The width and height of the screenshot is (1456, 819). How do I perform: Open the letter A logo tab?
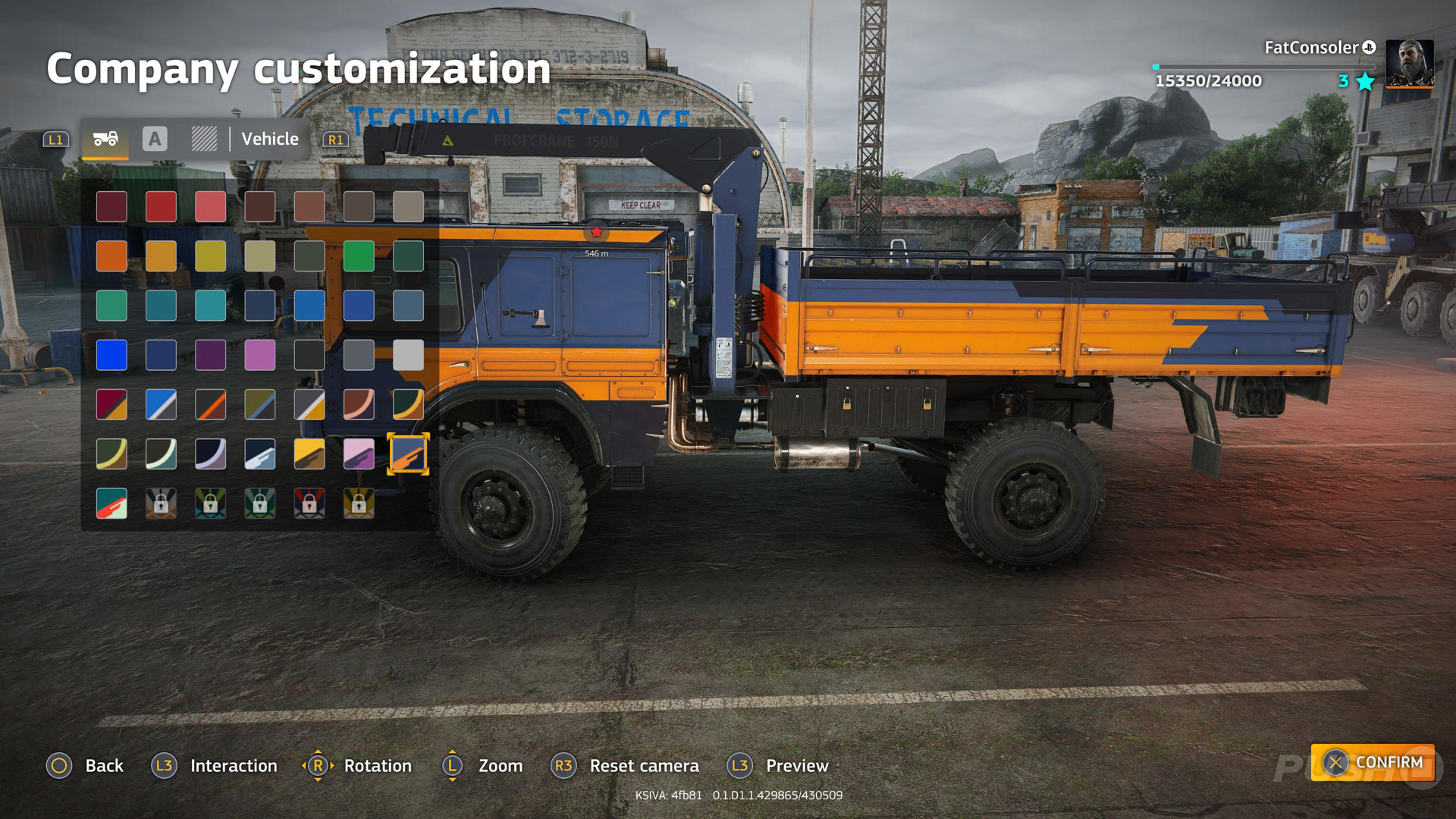coord(155,139)
